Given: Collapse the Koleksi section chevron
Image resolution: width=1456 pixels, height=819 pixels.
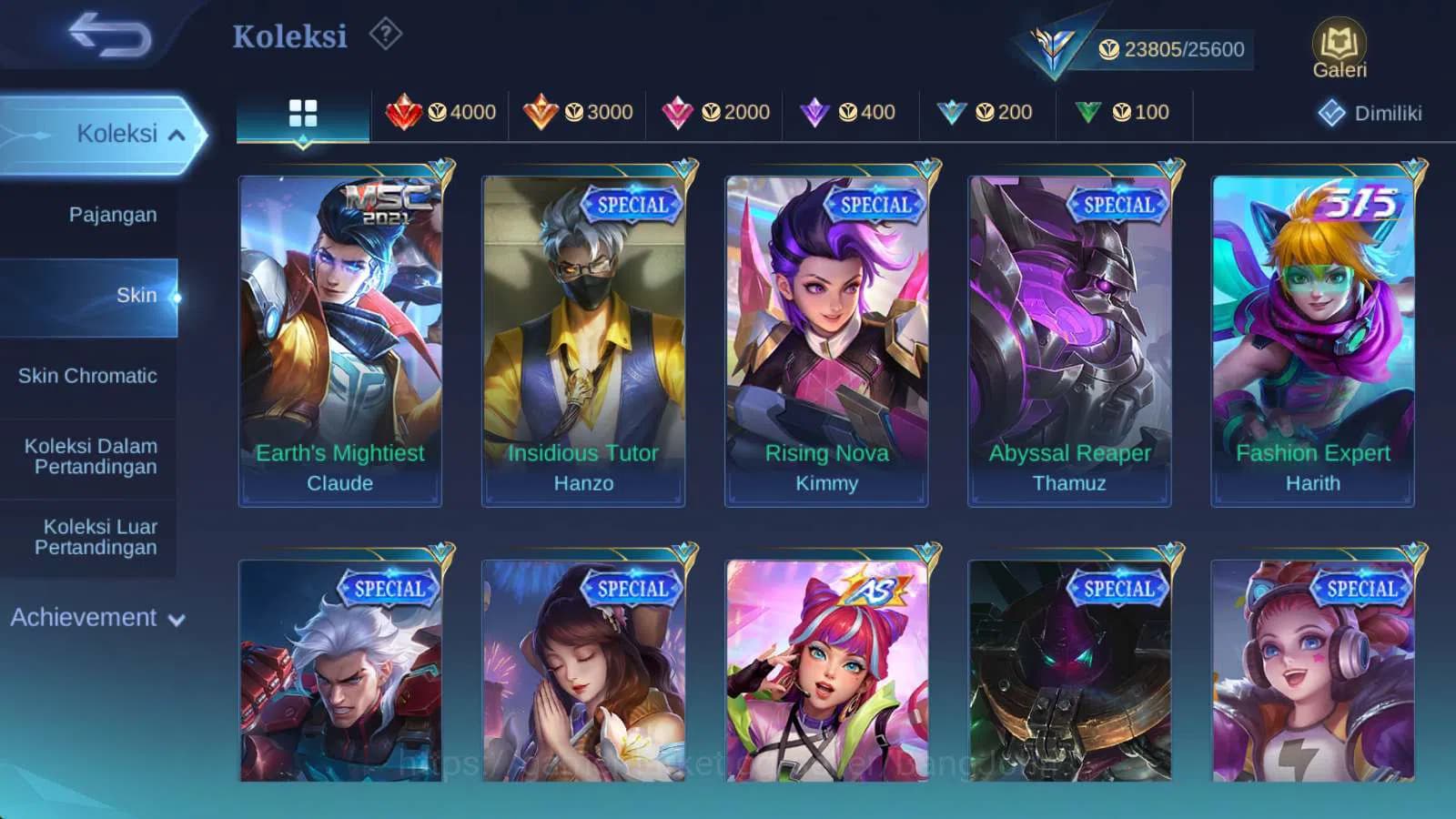Looking at the screenshot, I should click(x=177, y=133).
